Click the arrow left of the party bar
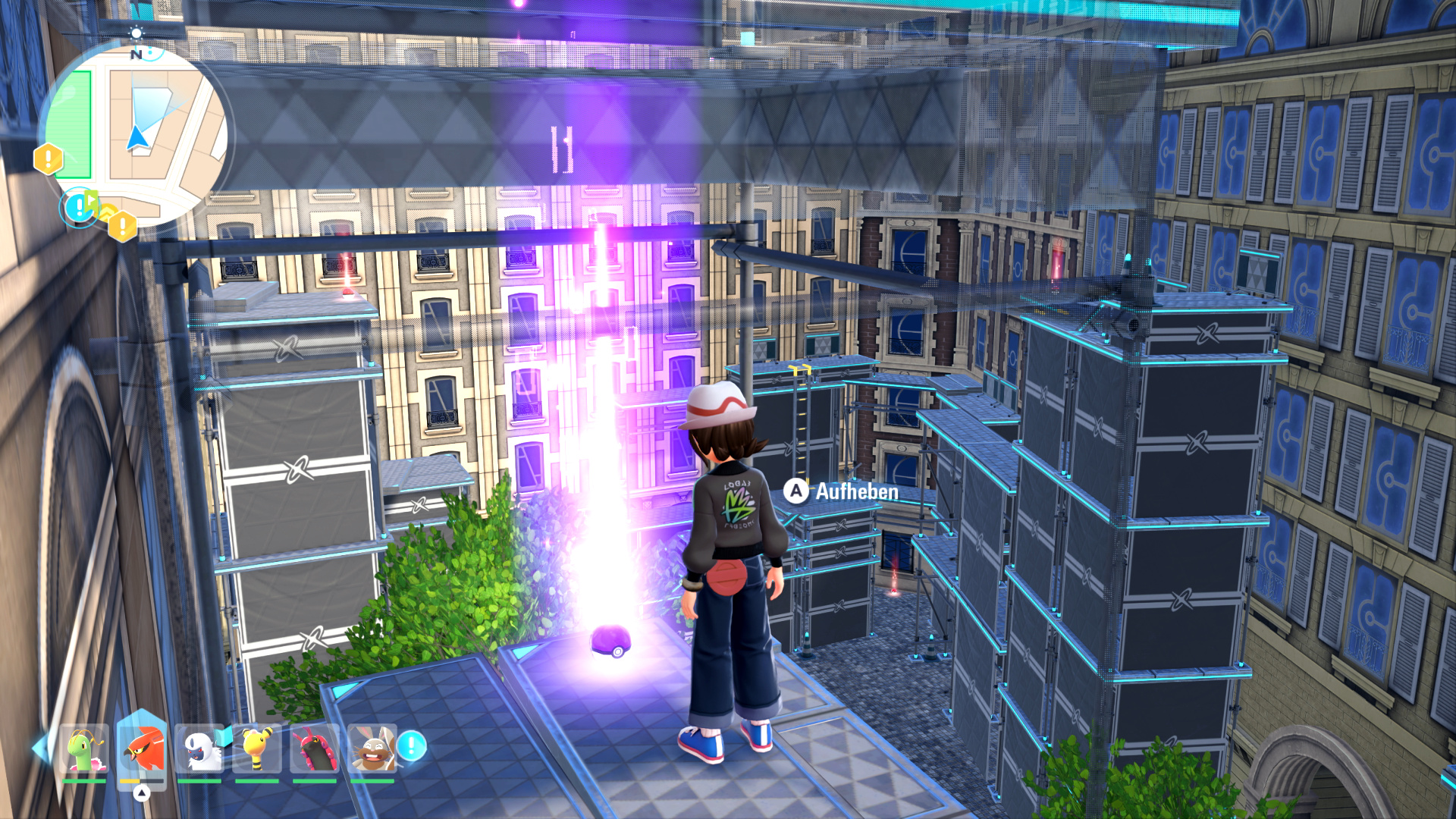 pyautogui.click(x=39, y=748)
